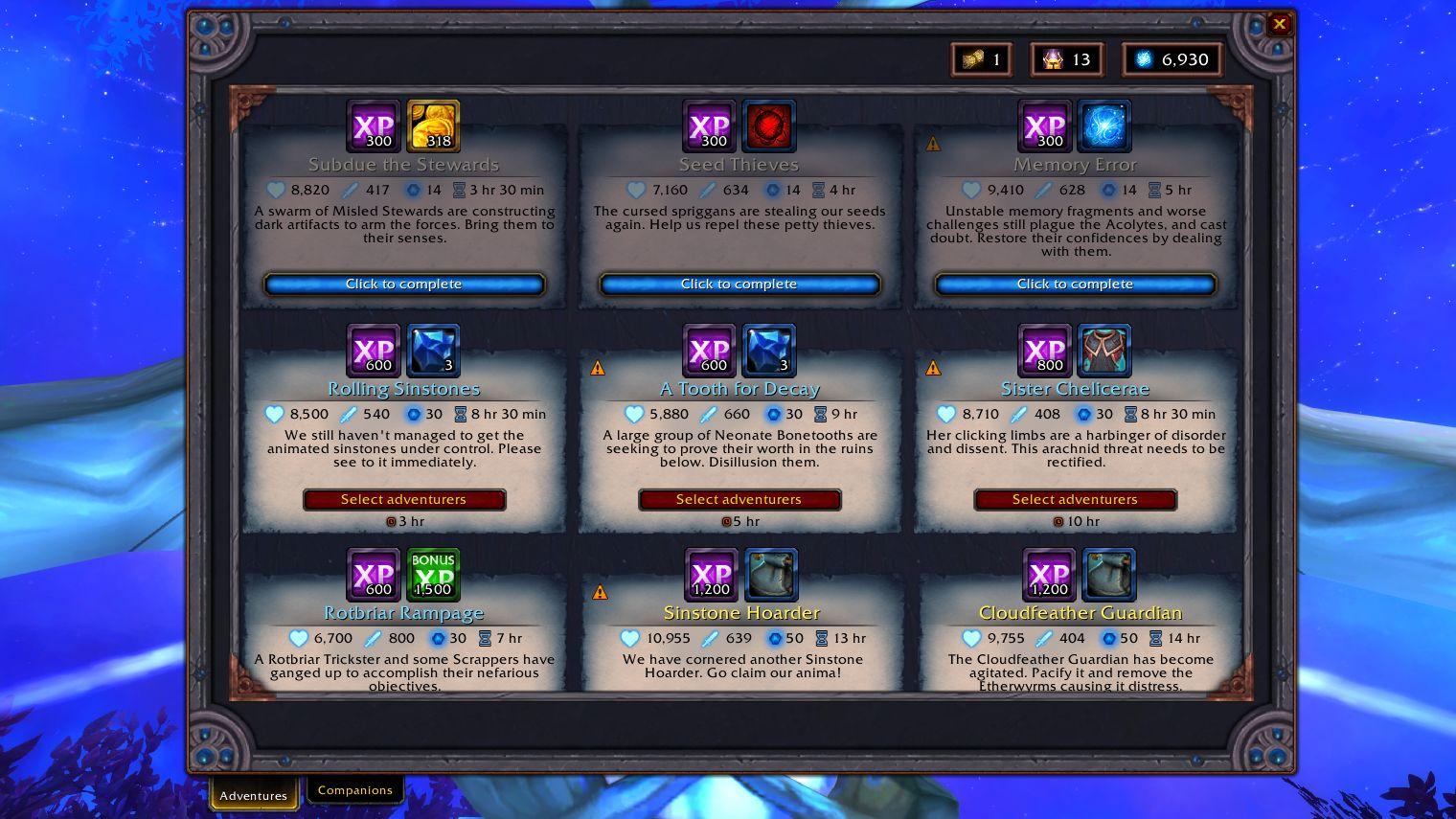Select adventurers for Sister Chelicerae
The height and width of the screenshot is (819, 1456).
(1075, 499)
